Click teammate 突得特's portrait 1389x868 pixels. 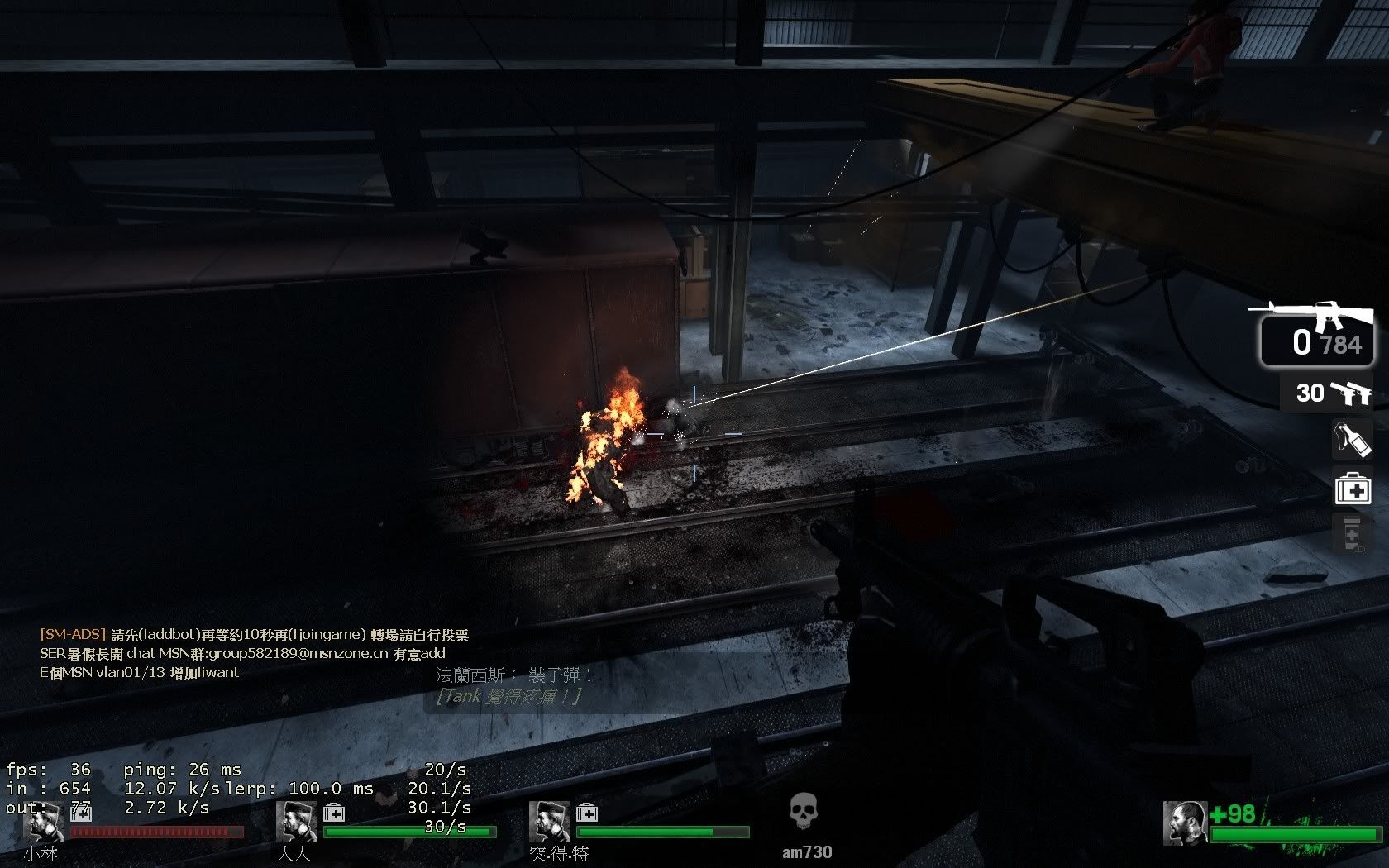point(549,823)
